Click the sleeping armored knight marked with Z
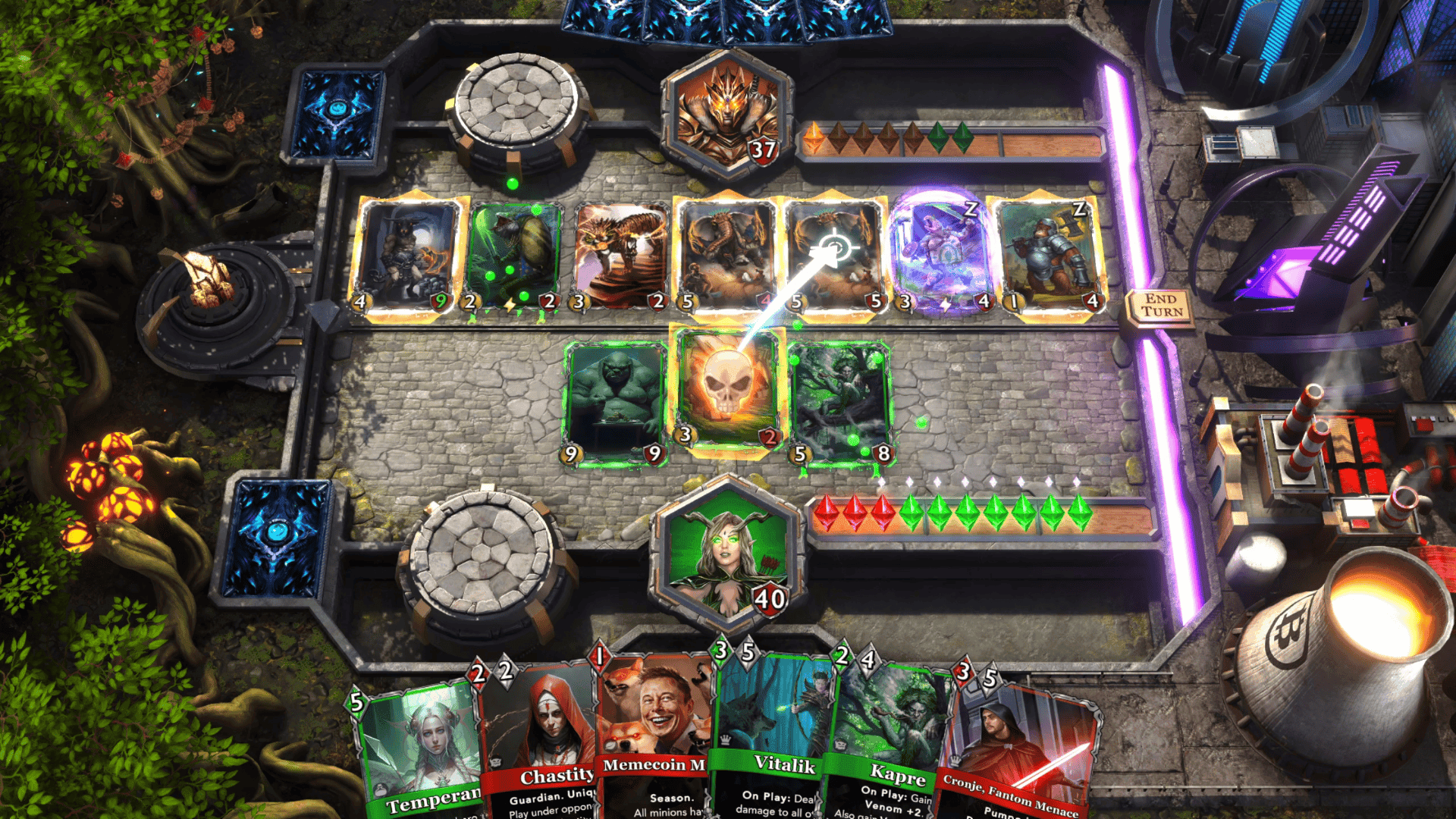 tap(1049, 254)
